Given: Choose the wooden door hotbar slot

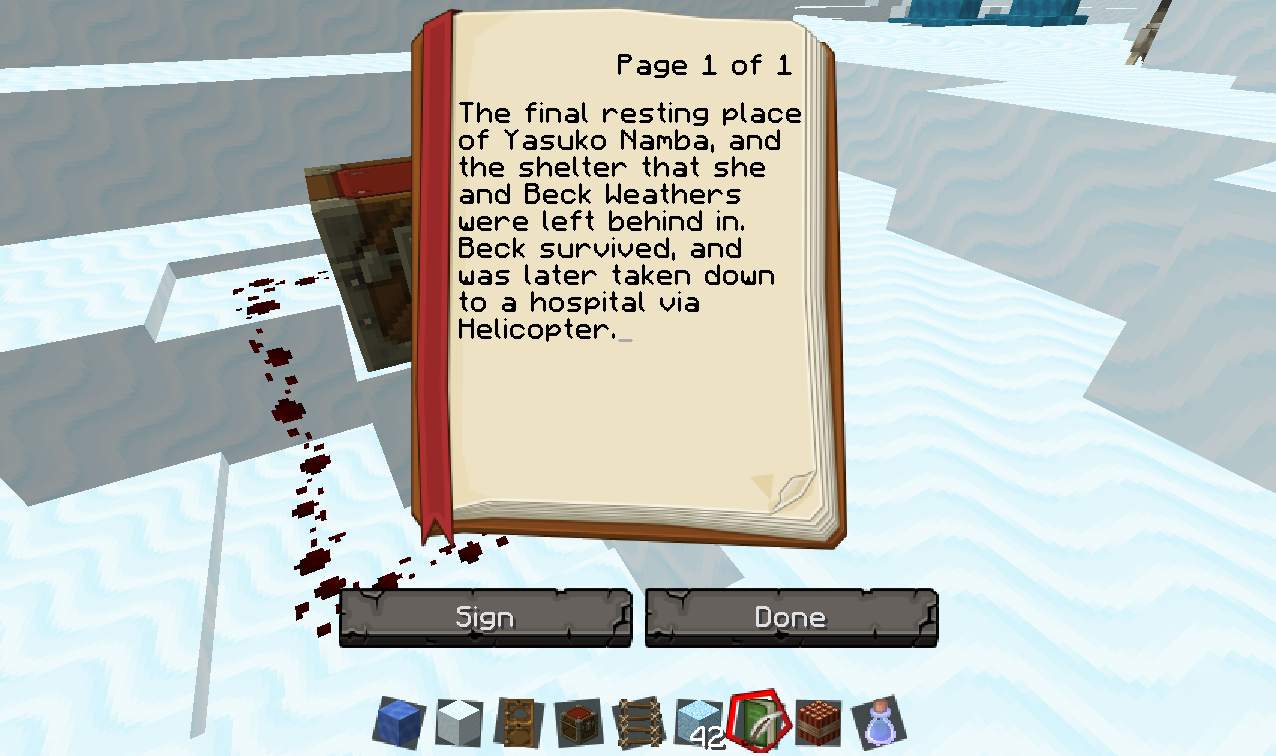Looking at the screenshot, I should (x=516, y=722).
